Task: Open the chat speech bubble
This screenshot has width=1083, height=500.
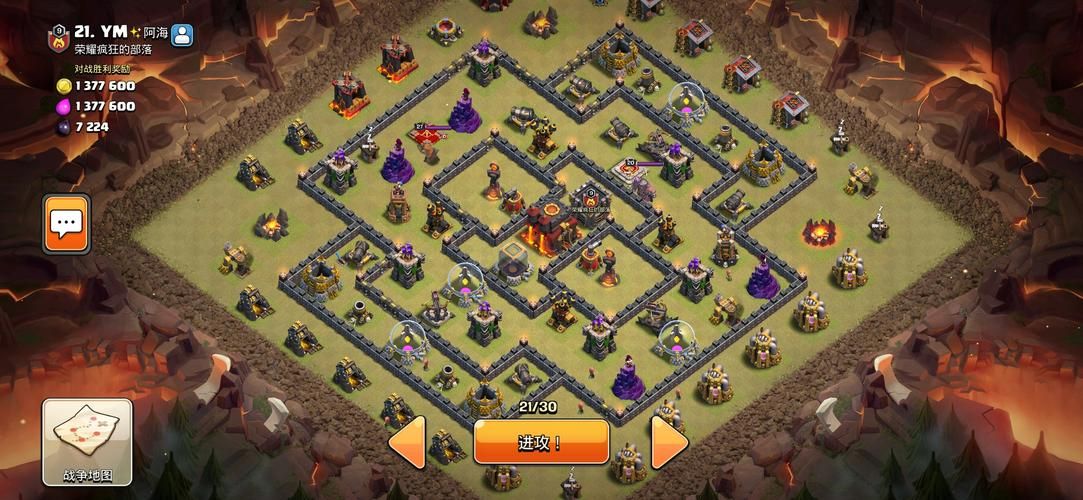Action: tap(67, 223)
